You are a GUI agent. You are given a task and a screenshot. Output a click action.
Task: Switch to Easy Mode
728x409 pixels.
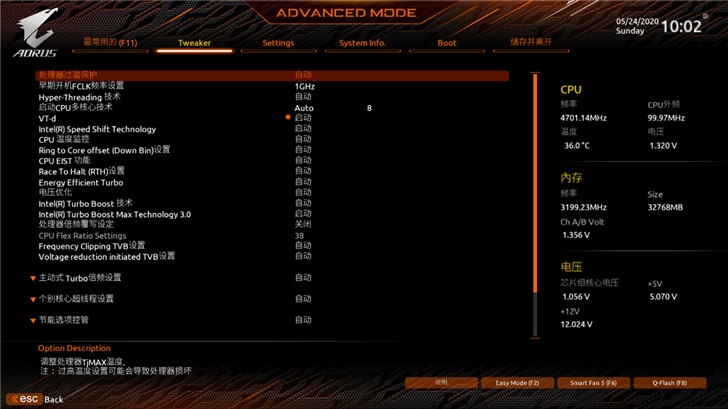[517, 383]
